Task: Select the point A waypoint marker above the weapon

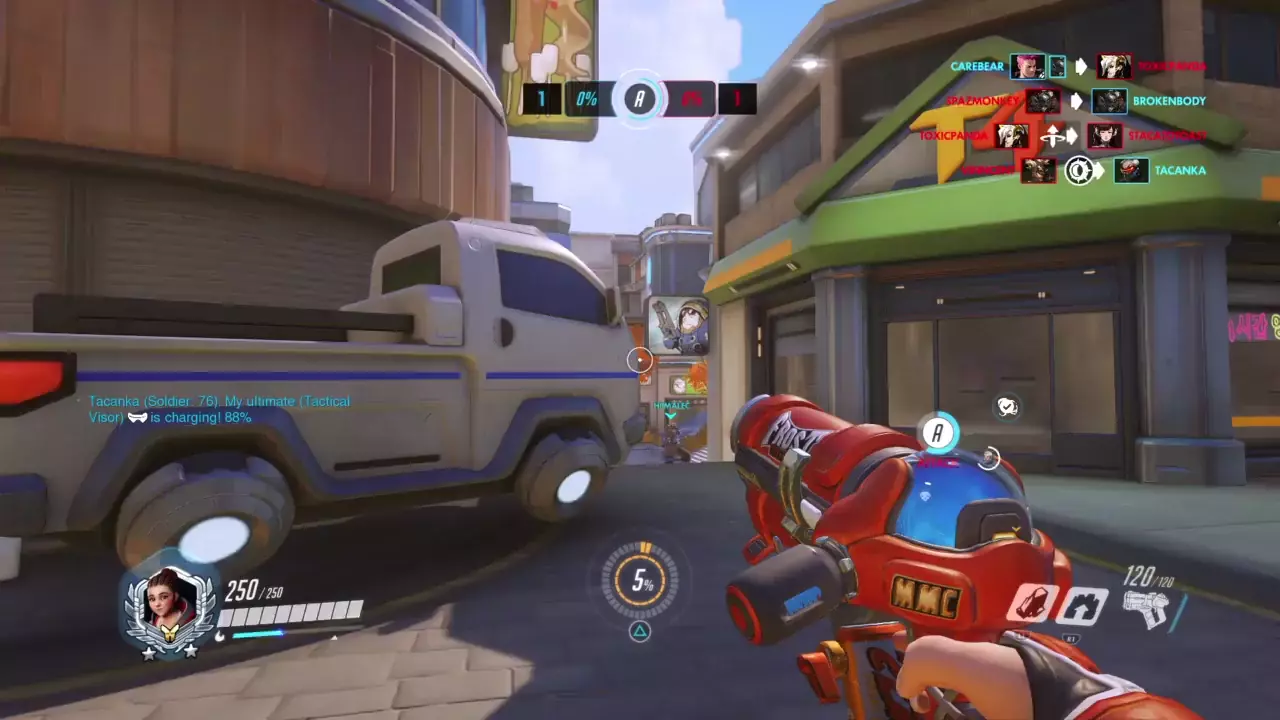Action: point(938,433)
